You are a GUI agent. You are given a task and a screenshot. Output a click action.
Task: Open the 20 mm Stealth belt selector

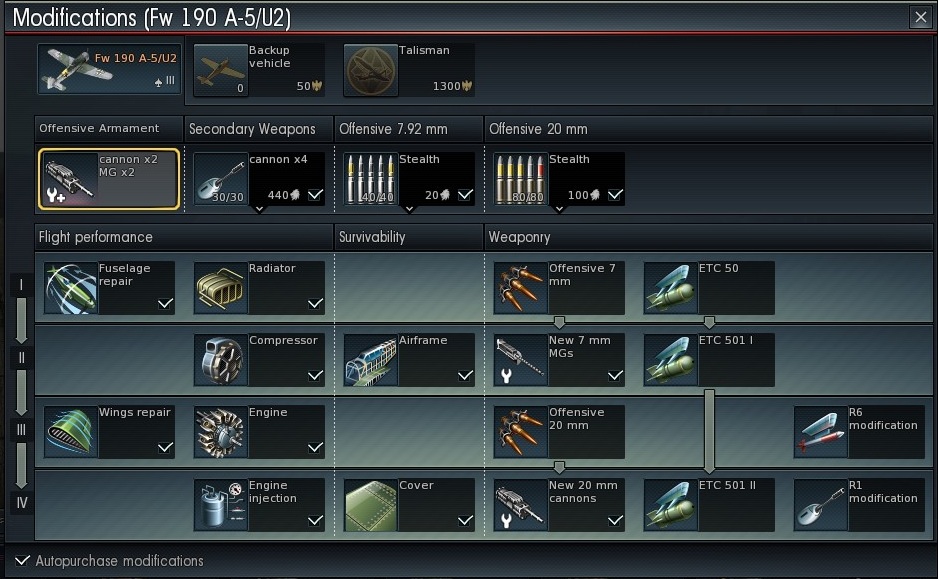(x=558, y=179)
